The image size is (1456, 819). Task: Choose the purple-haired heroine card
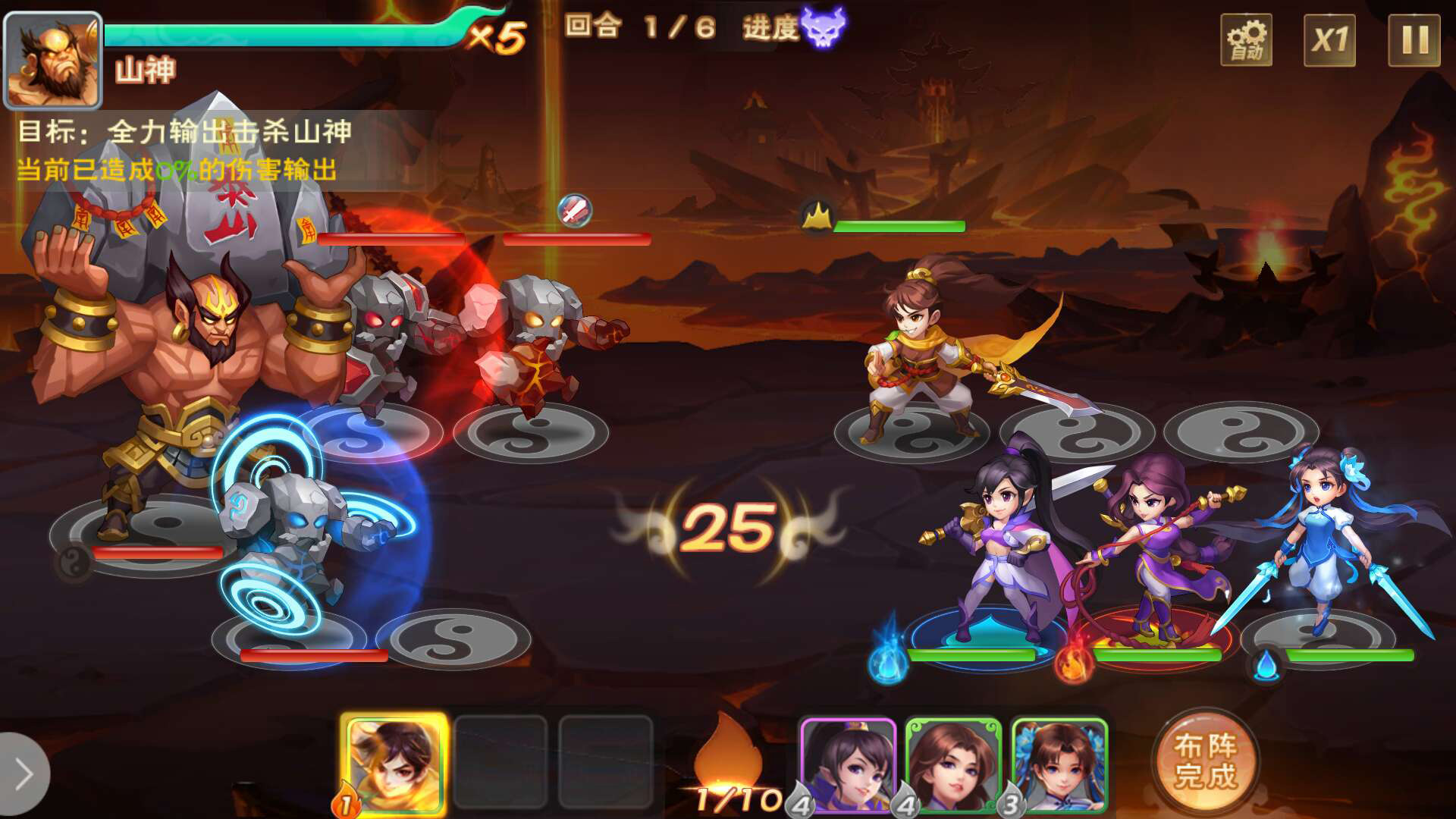click(x=849, y=764)
